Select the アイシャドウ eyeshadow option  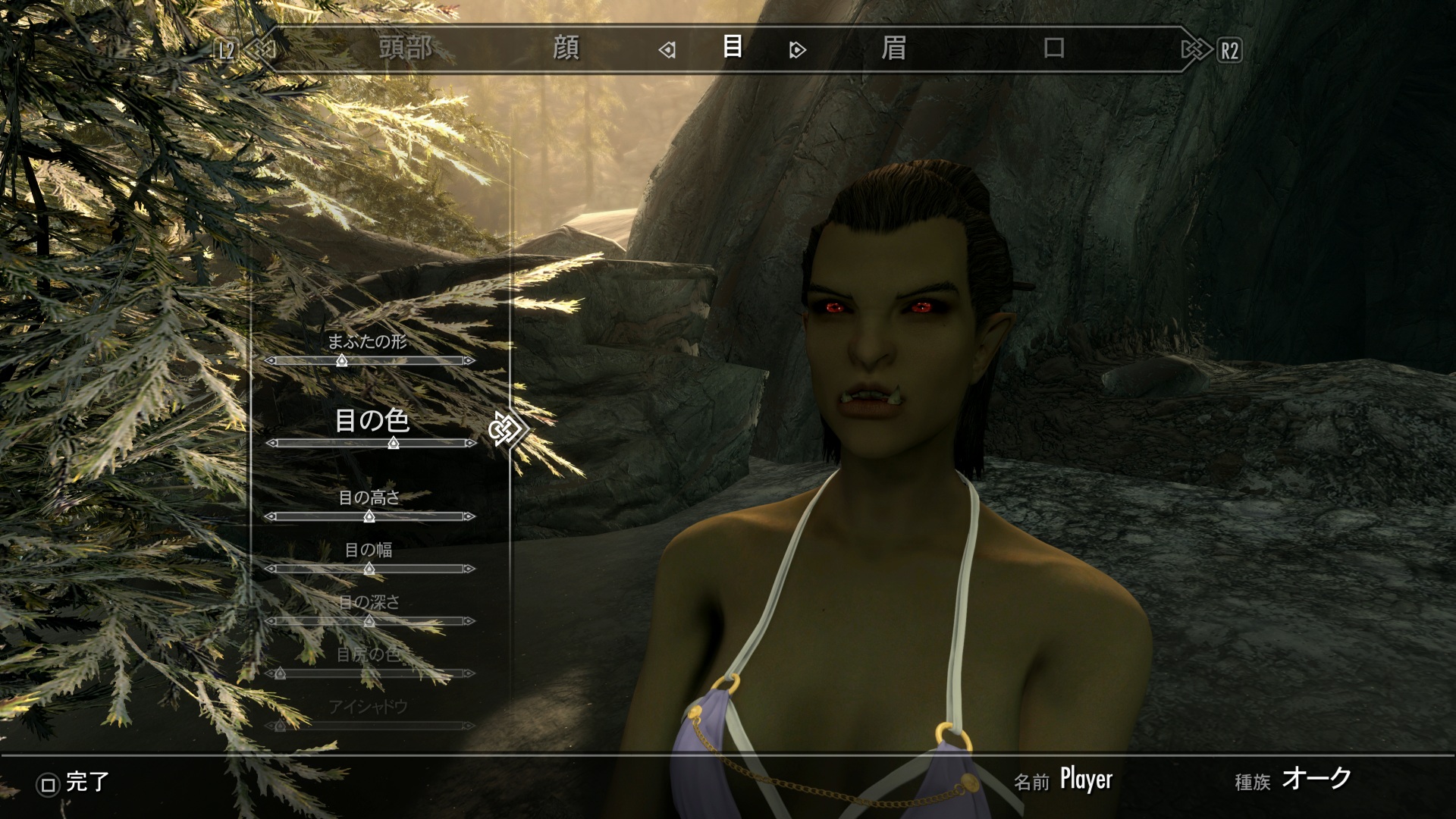369,708
